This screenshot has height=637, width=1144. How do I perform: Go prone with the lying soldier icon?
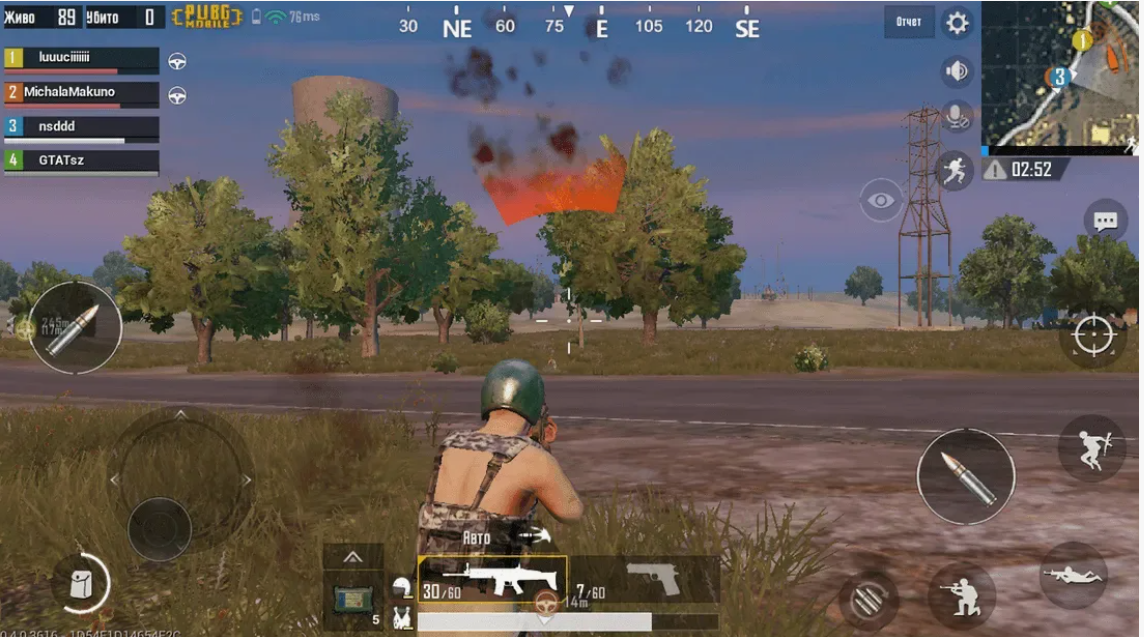tap(1073, 575)
